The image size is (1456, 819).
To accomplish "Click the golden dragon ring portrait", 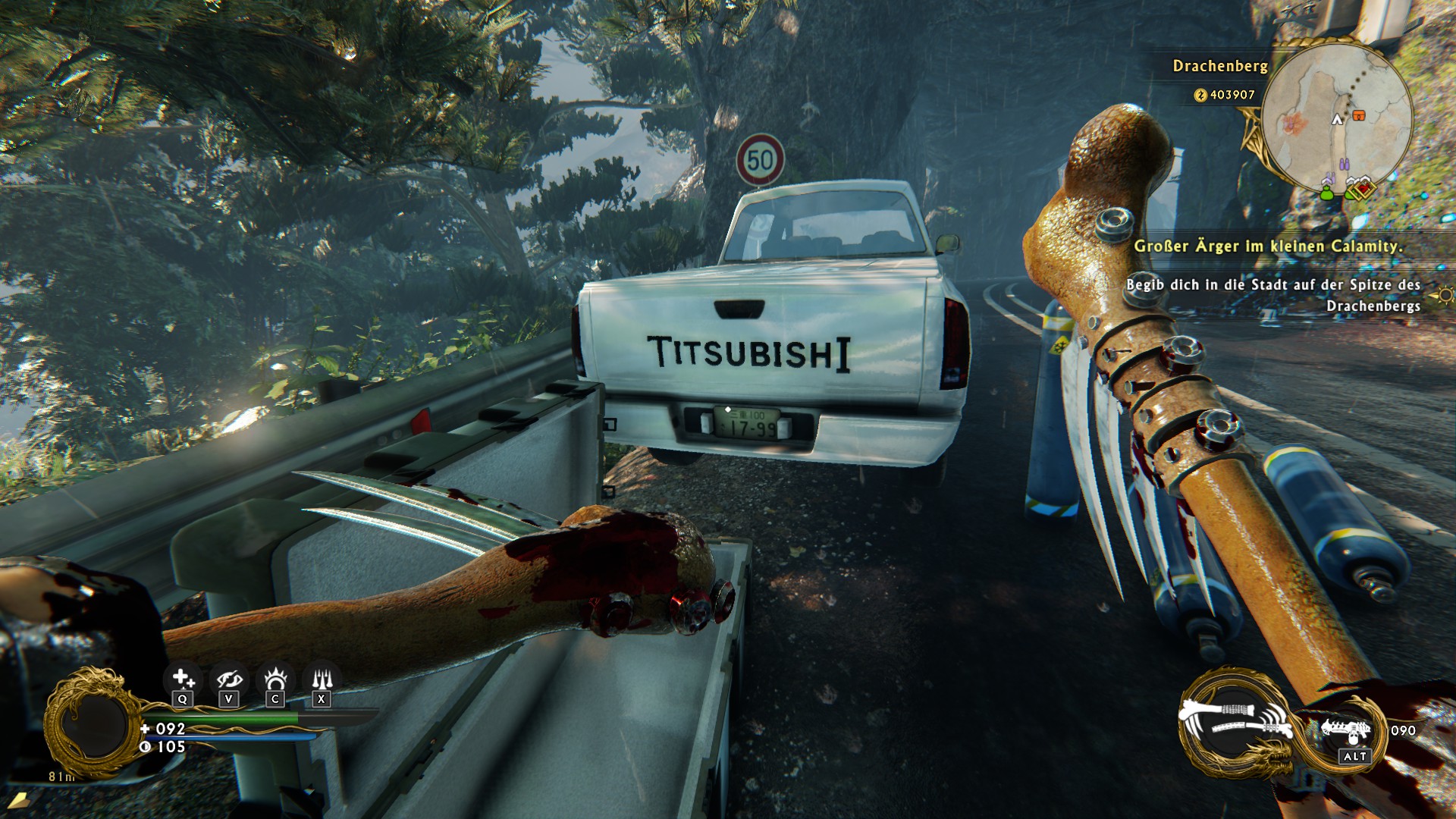I will tap(93, 723).
